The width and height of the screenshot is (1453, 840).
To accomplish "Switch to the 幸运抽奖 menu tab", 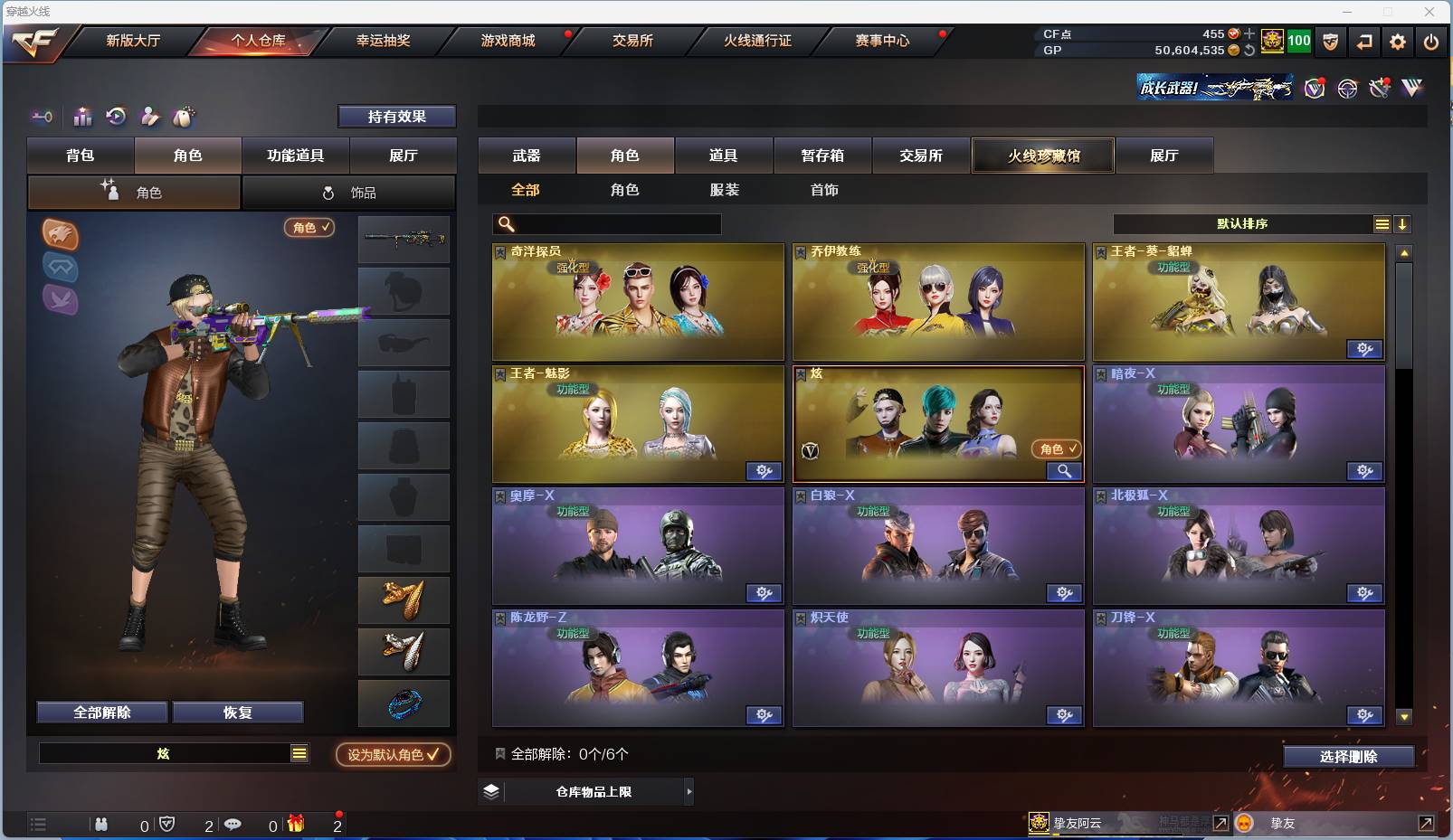I will pos(384,41).
